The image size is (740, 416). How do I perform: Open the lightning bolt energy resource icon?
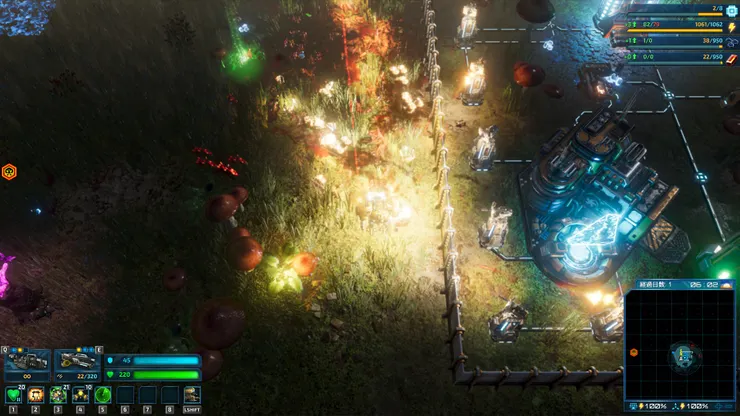coord(729,27)
